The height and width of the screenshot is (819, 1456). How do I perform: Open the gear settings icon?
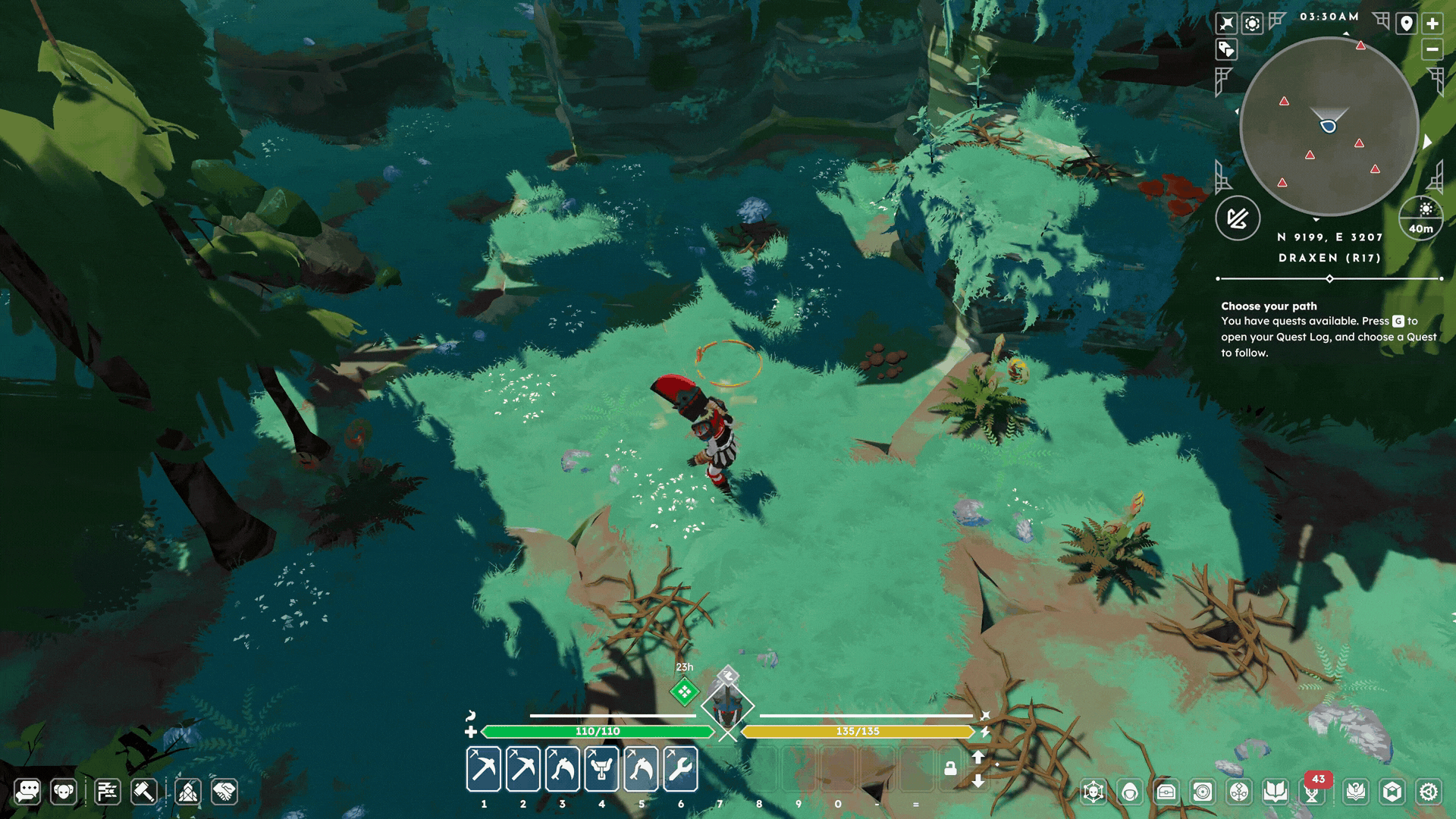[1429, 792]
